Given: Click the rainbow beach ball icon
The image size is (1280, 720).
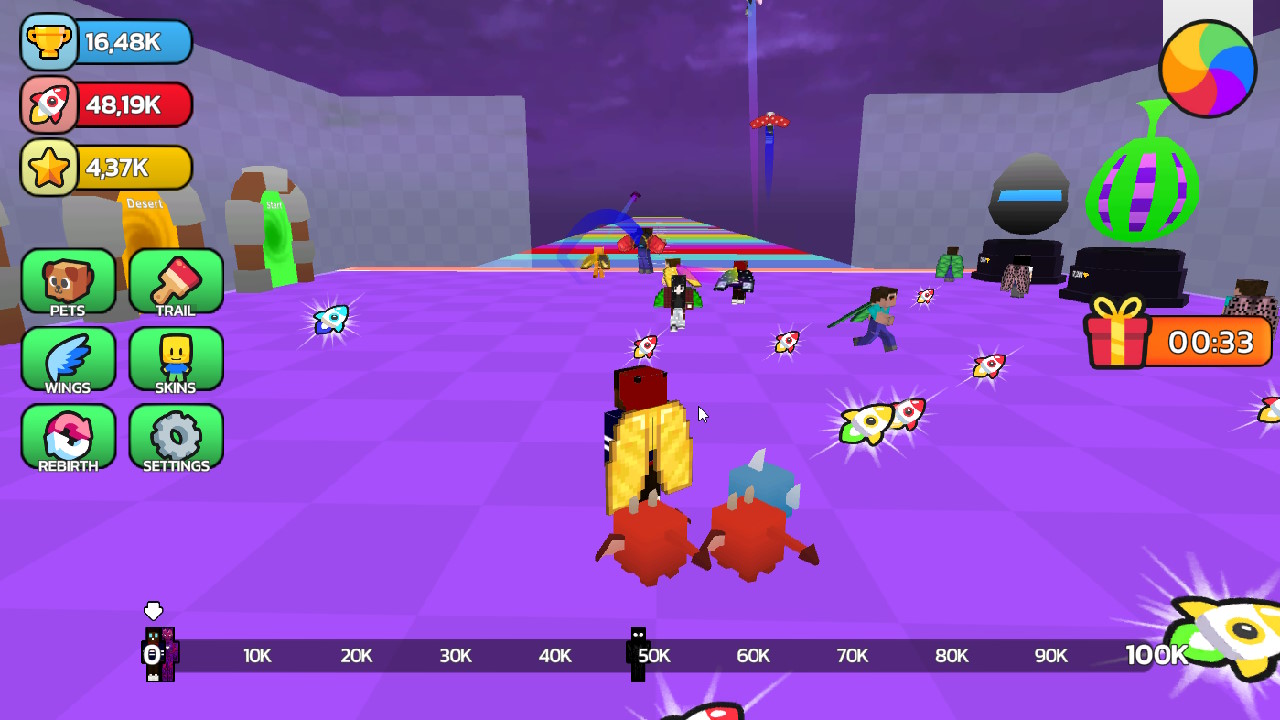Looking at the screenshot, I should 1207,68.
